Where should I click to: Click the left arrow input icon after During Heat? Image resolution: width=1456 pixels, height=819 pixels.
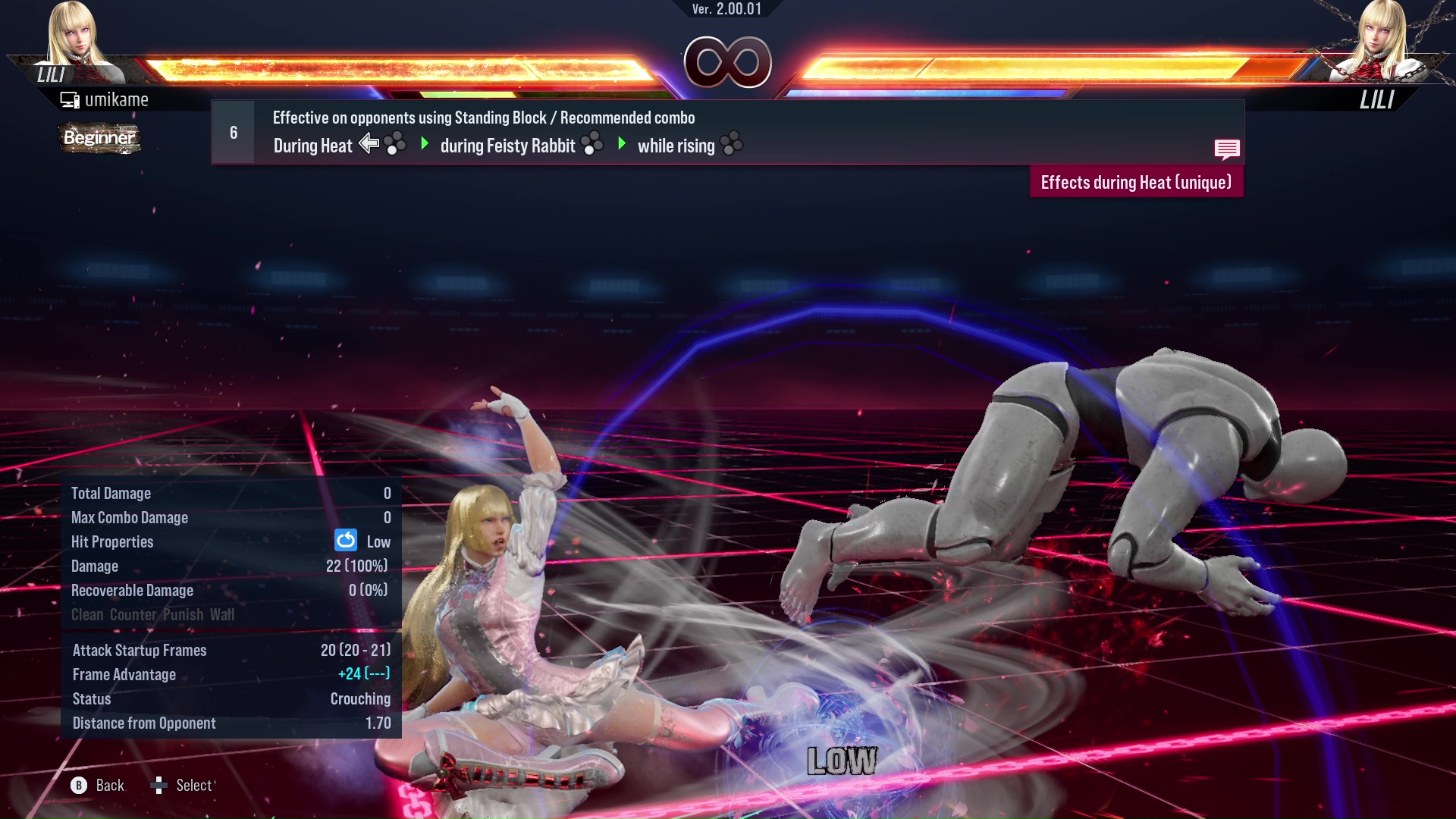369,143
